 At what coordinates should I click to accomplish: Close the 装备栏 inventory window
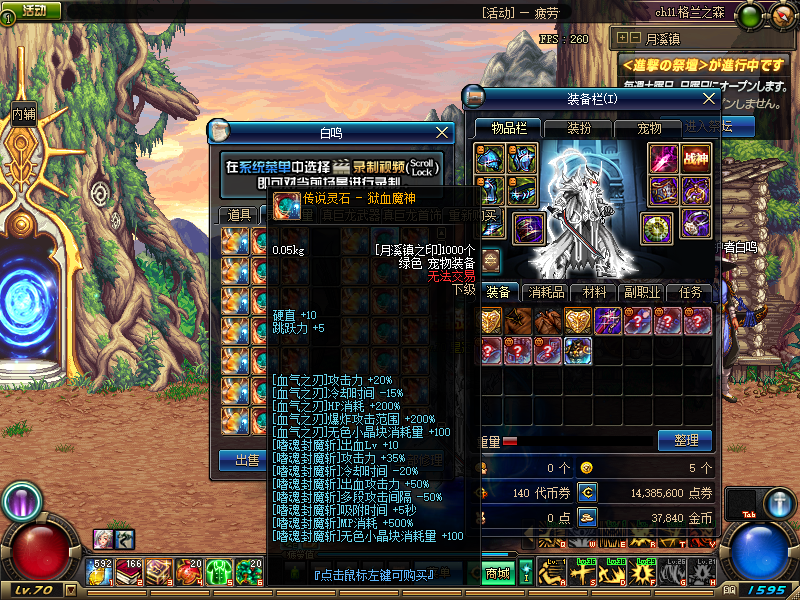709,99
